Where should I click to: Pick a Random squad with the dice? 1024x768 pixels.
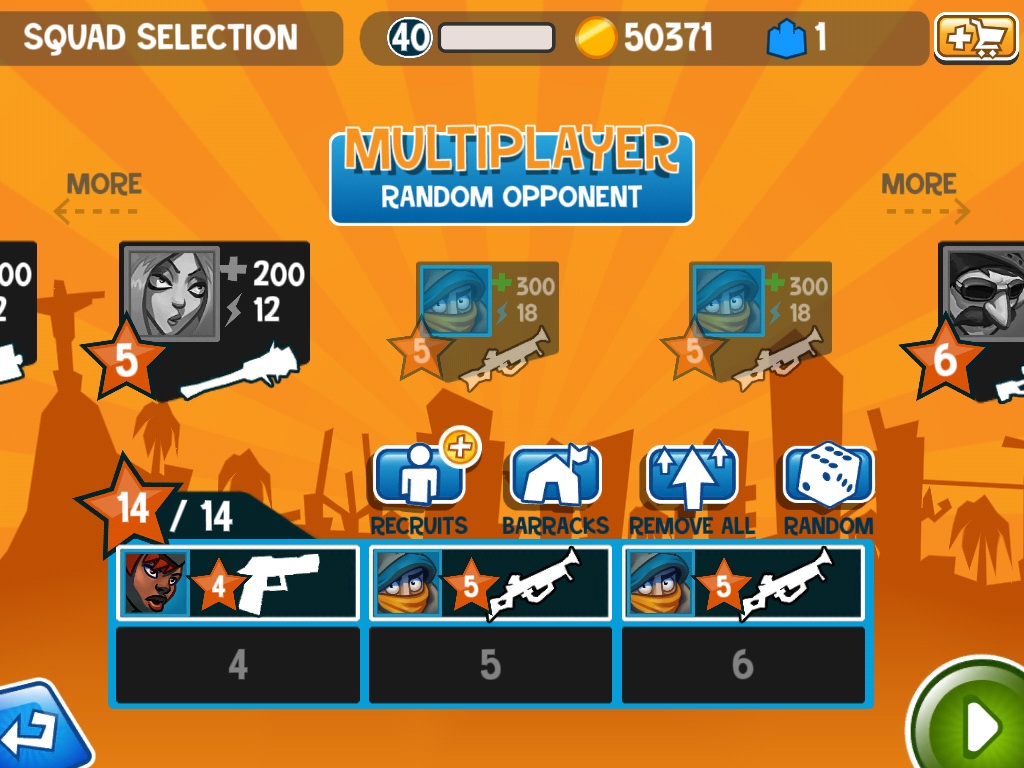[x=828, y=479]
